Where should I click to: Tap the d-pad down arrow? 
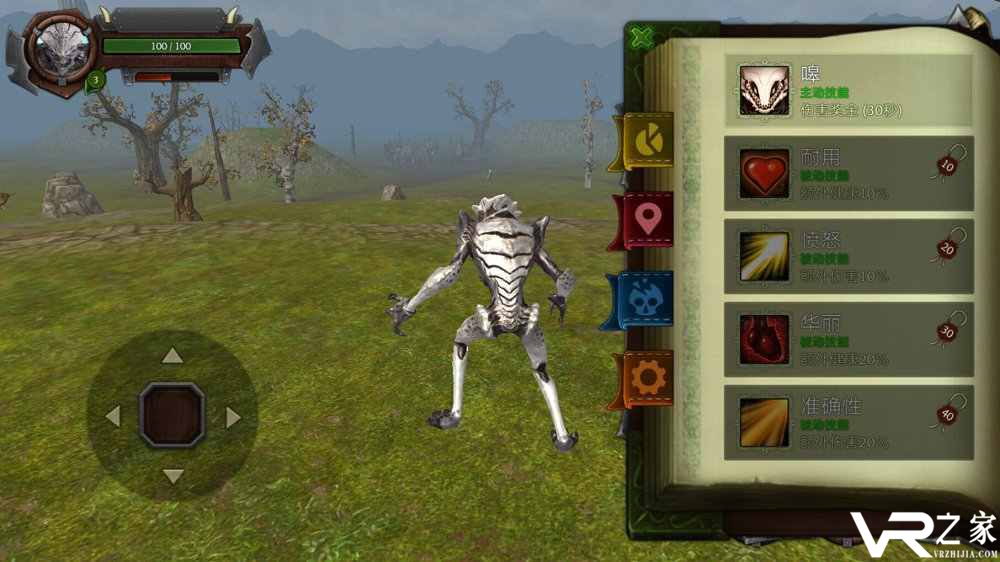tap(173, 476)
